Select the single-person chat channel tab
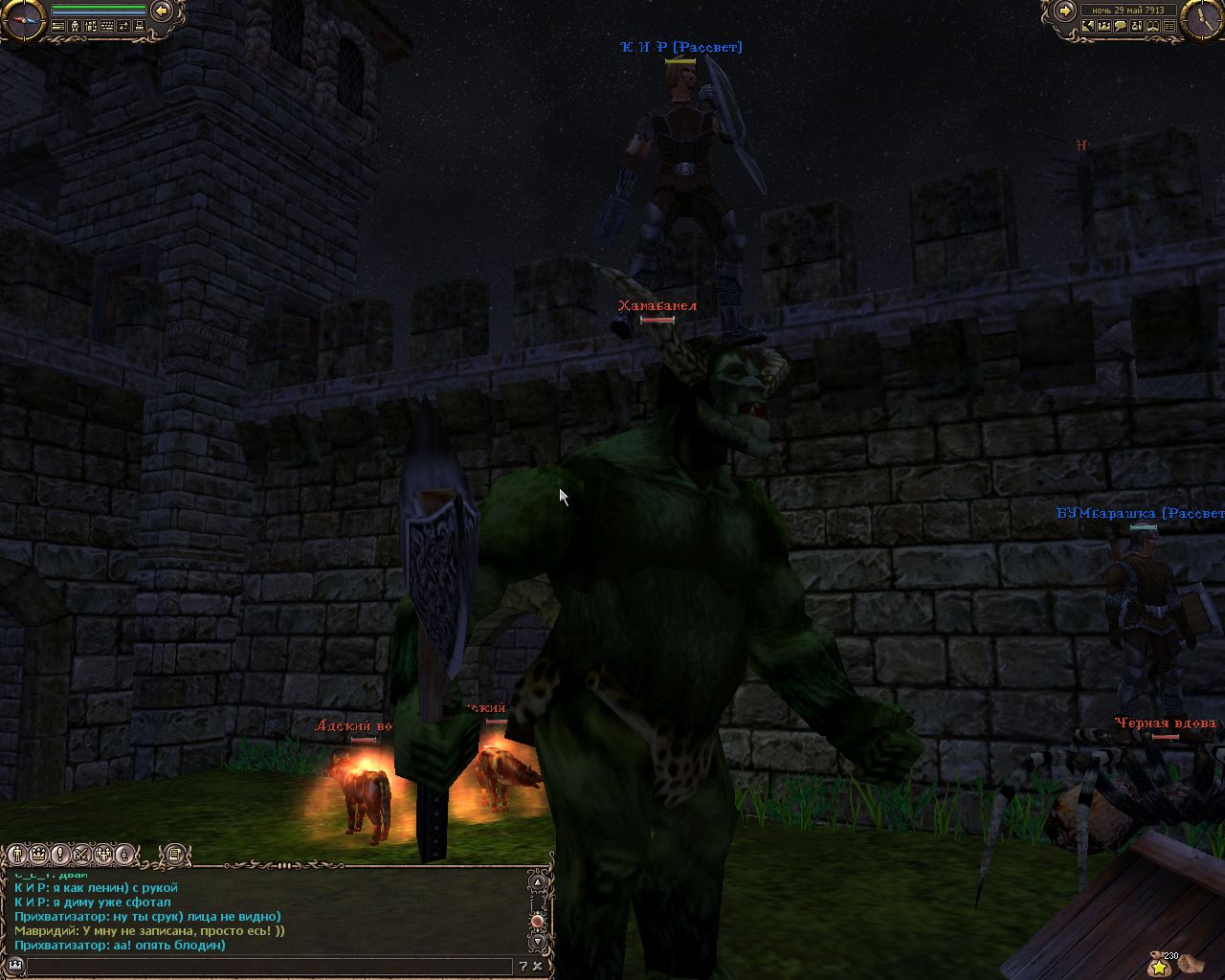The image size is (1225, 980). 17,854
